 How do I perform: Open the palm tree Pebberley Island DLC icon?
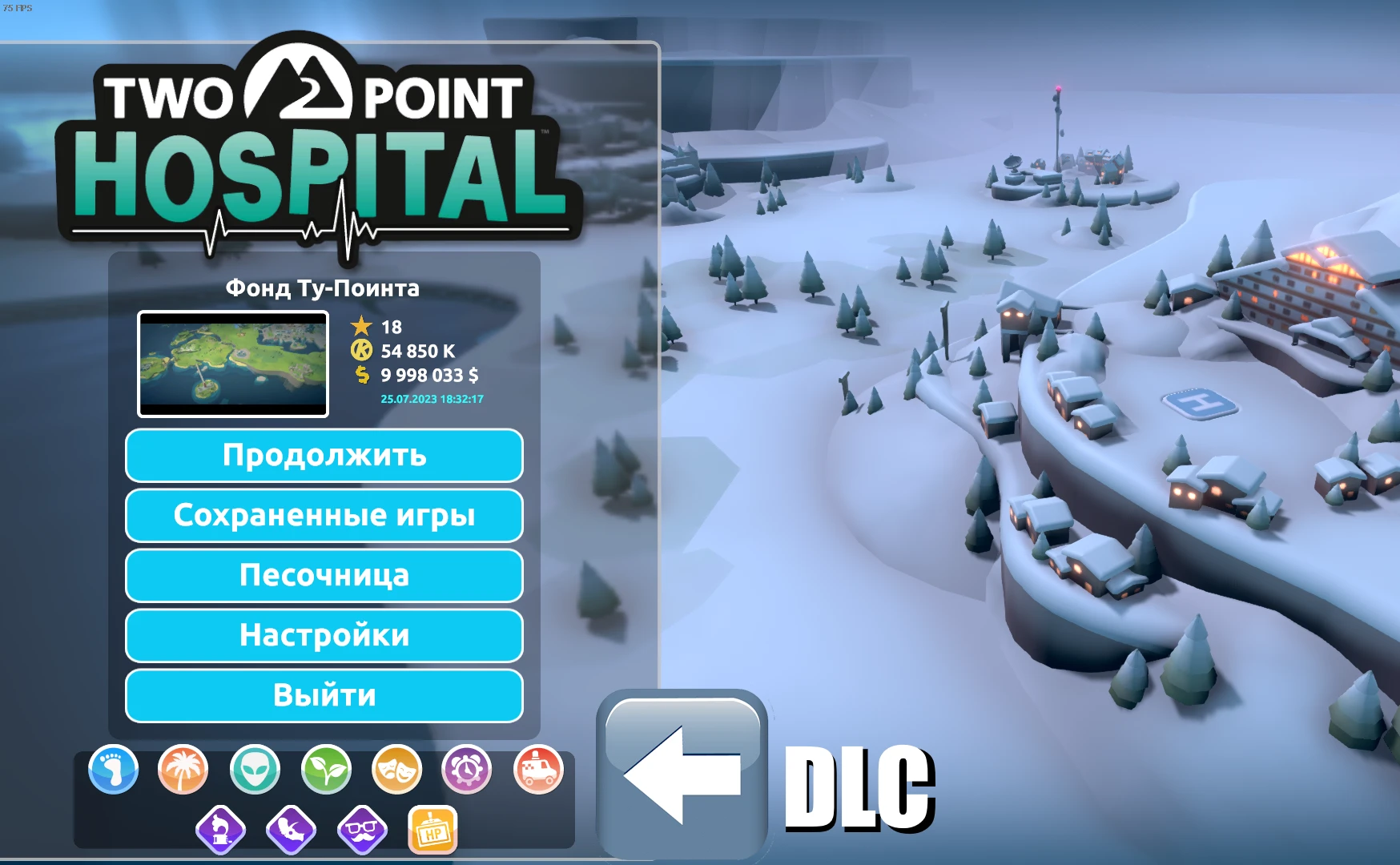point(183,769)
